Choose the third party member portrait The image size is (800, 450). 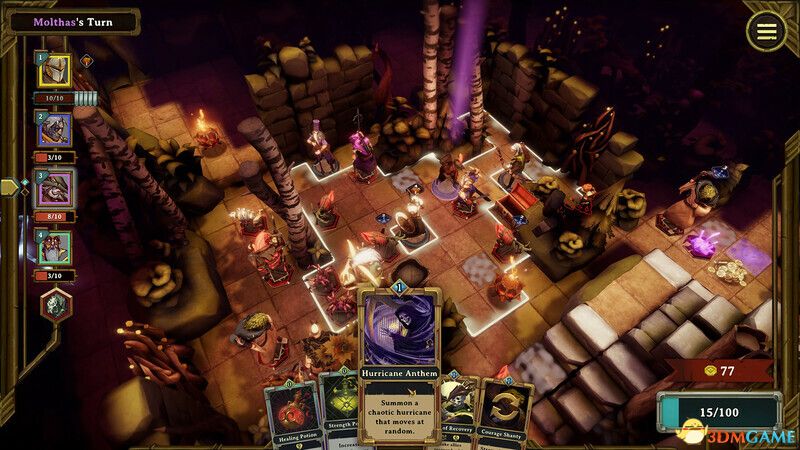pos(55,188)
